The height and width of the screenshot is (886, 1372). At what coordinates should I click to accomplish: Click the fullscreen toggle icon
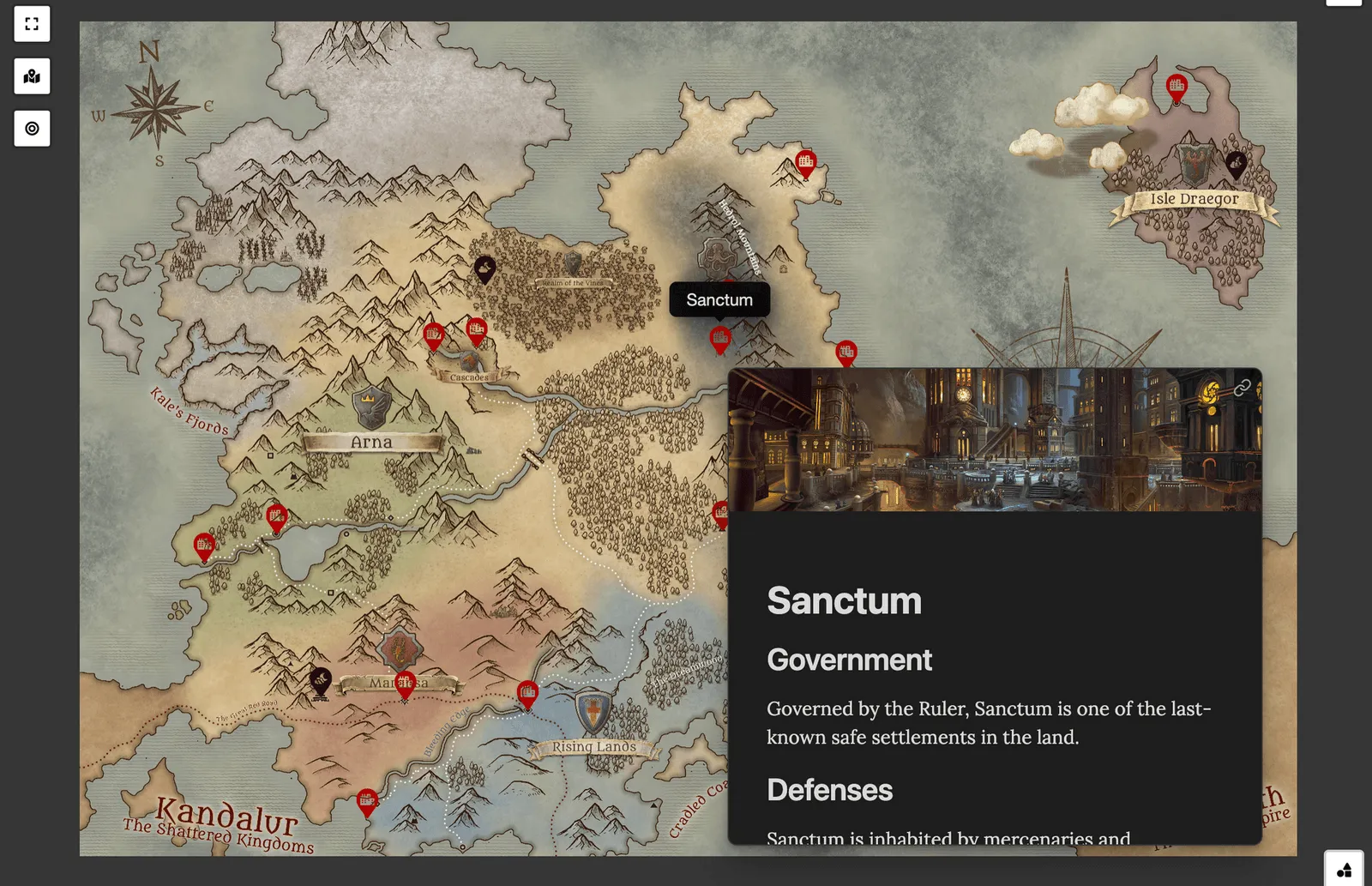[x=32, y=24]
